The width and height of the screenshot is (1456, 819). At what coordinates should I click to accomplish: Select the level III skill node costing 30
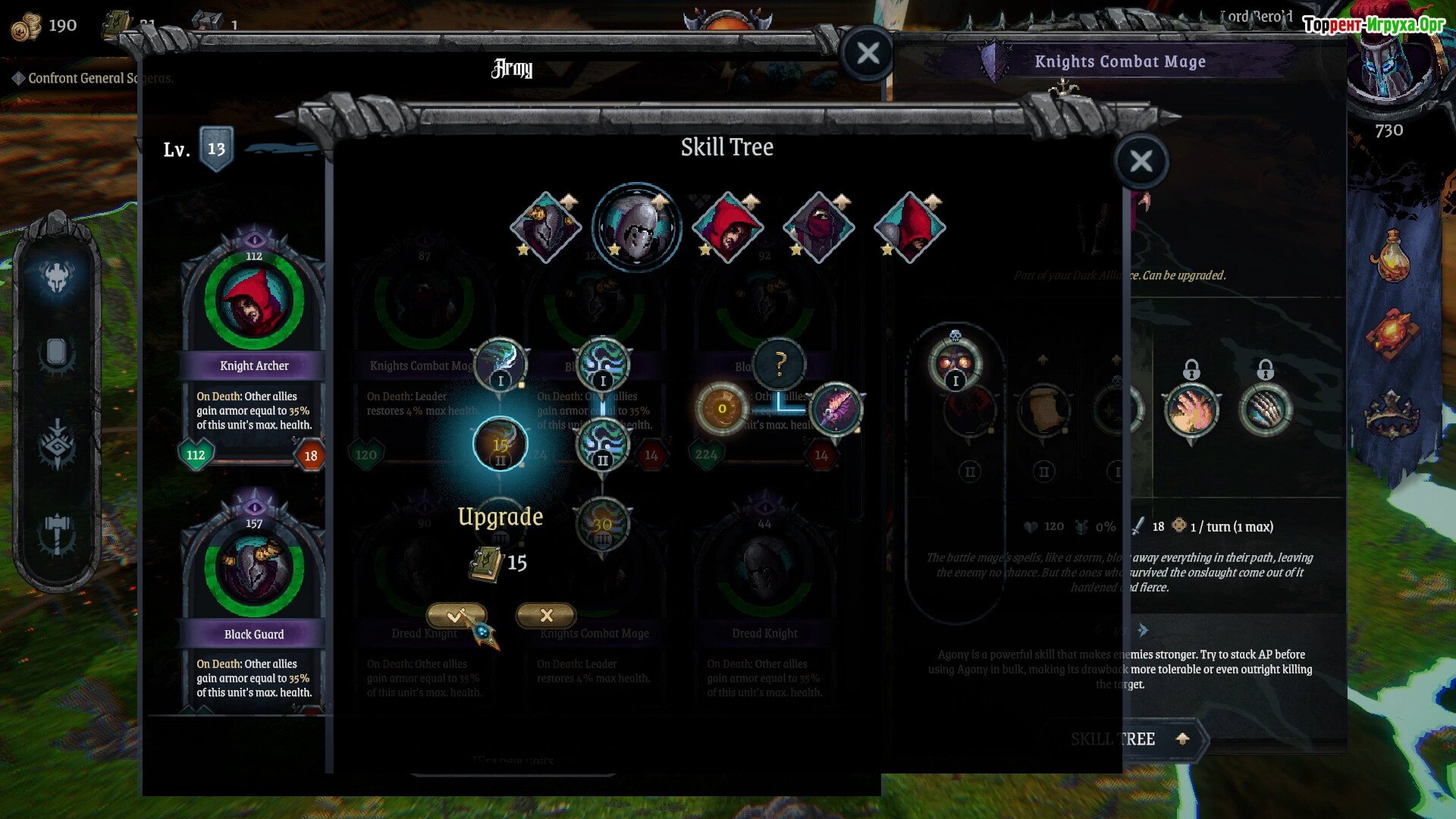(602, 524)
